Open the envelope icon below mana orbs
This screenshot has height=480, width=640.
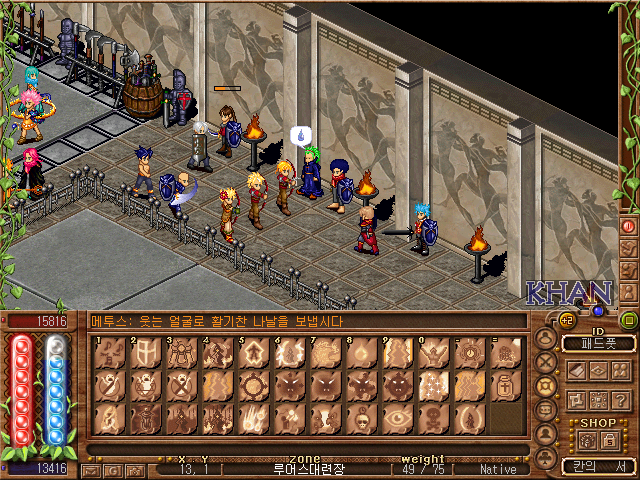91,469
